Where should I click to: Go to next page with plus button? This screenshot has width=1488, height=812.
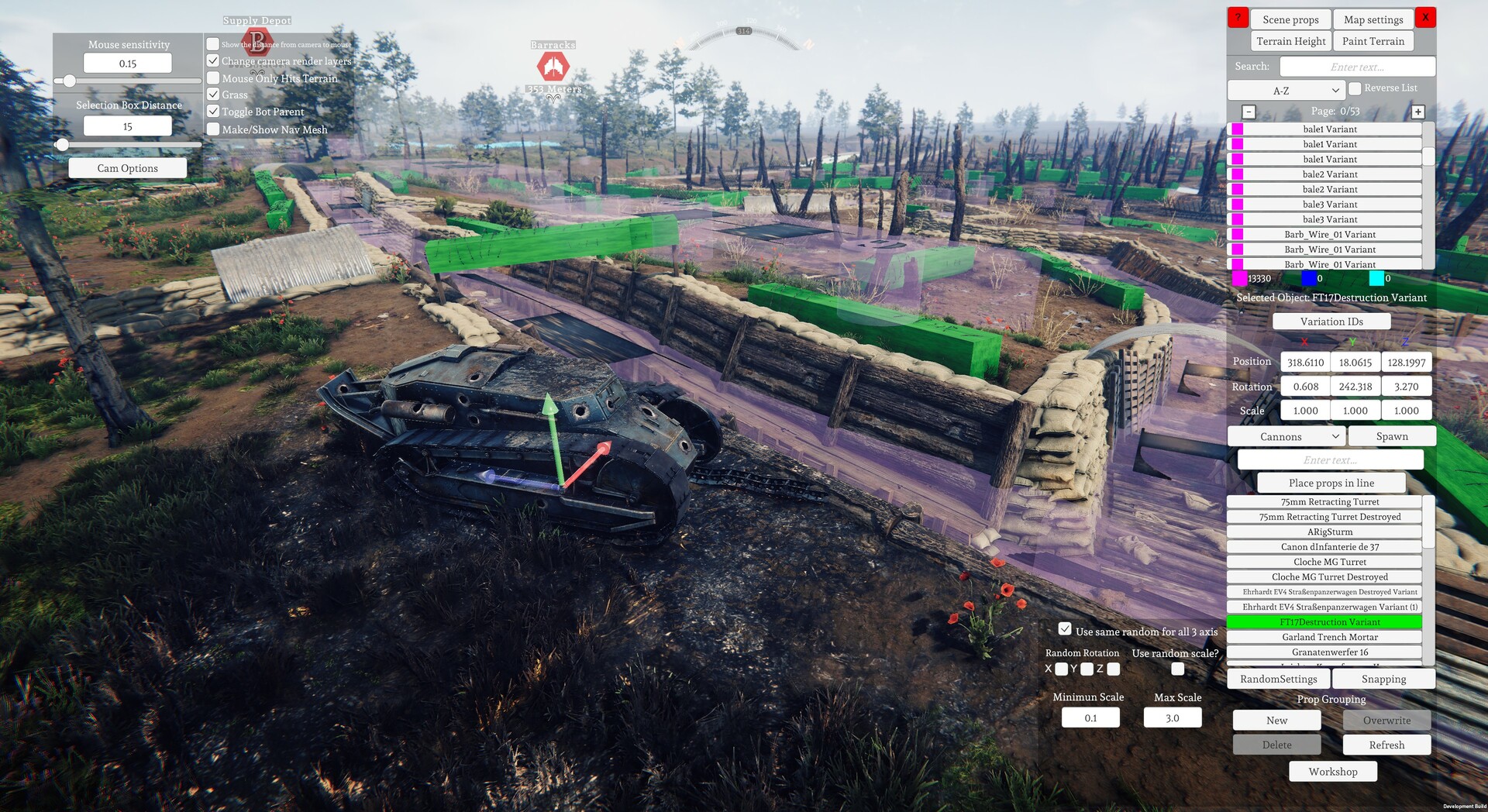(x=1417, y=112)
